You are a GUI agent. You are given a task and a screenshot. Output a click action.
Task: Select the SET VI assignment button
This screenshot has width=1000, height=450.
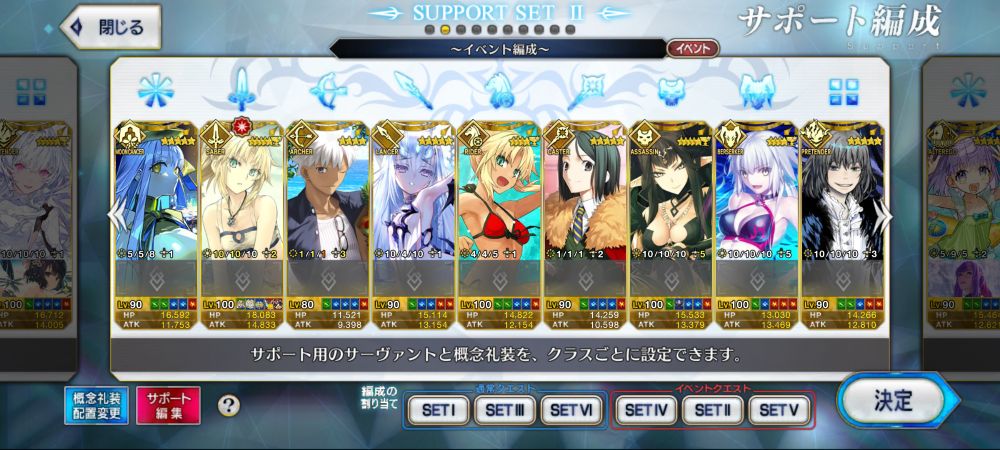coord(573,409)
